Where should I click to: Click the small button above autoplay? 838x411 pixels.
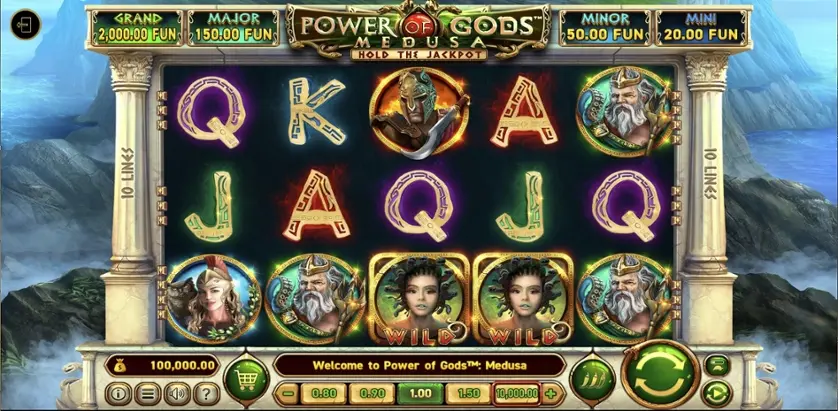click(x=717, y=363)
